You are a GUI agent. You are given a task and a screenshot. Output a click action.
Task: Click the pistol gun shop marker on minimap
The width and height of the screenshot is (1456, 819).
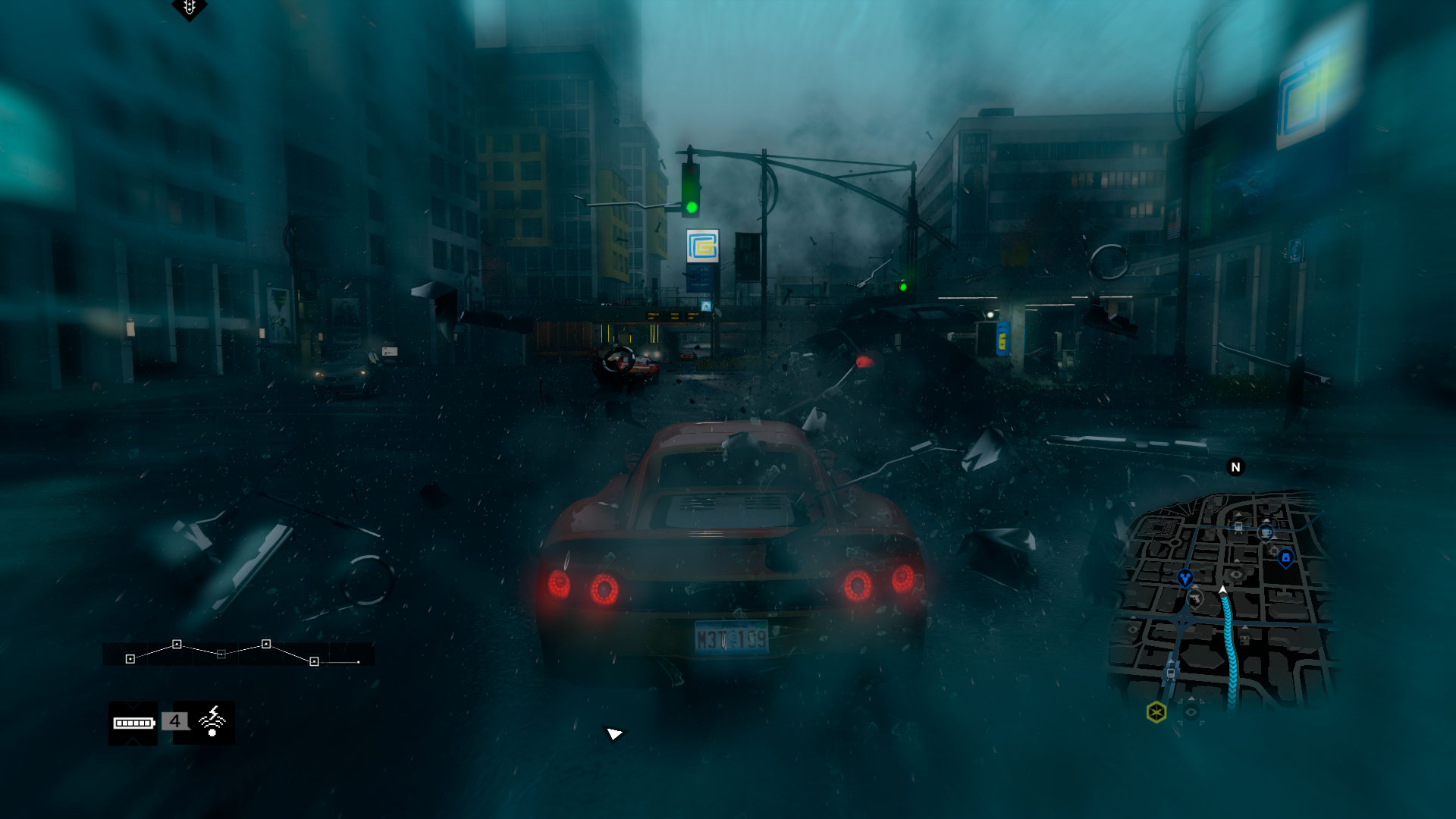(x=1195, y=599)
